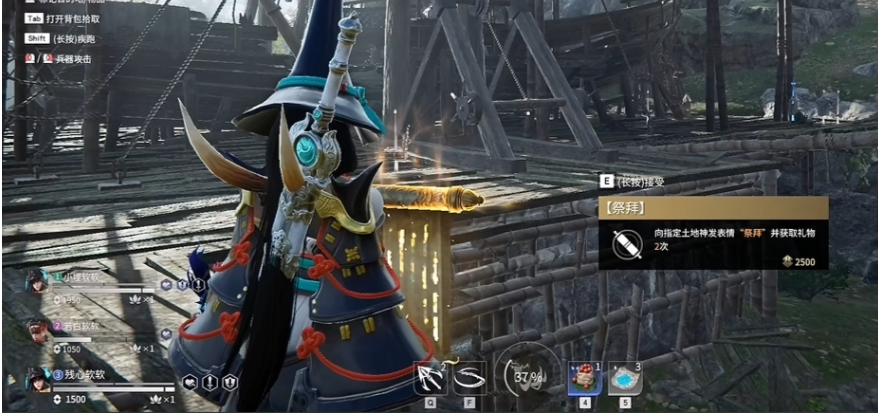Click the third teammate portrait with 1500
Screen dimensions: 878x413
point(37,379)
